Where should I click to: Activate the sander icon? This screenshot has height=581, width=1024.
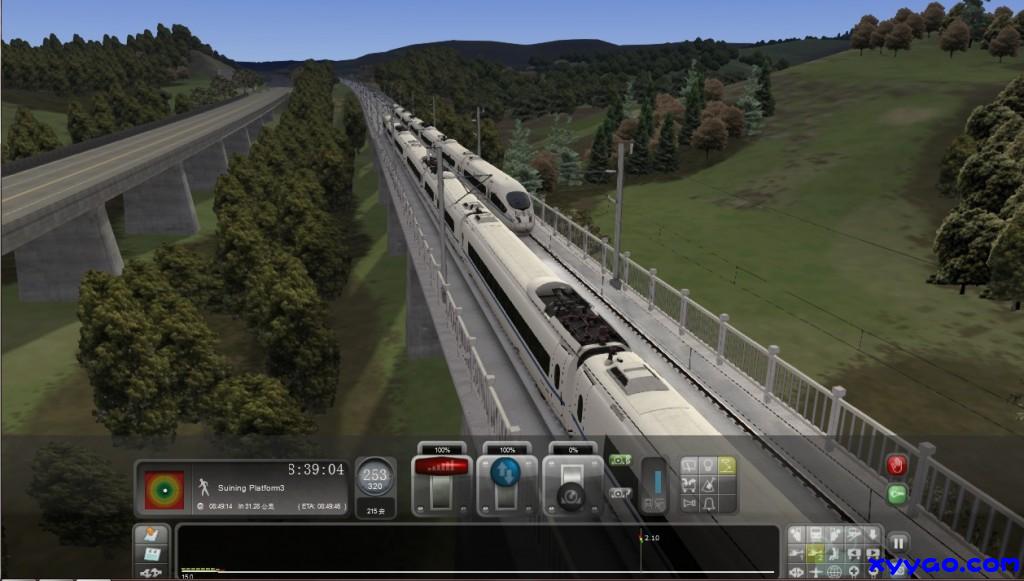tap(707, 485)
